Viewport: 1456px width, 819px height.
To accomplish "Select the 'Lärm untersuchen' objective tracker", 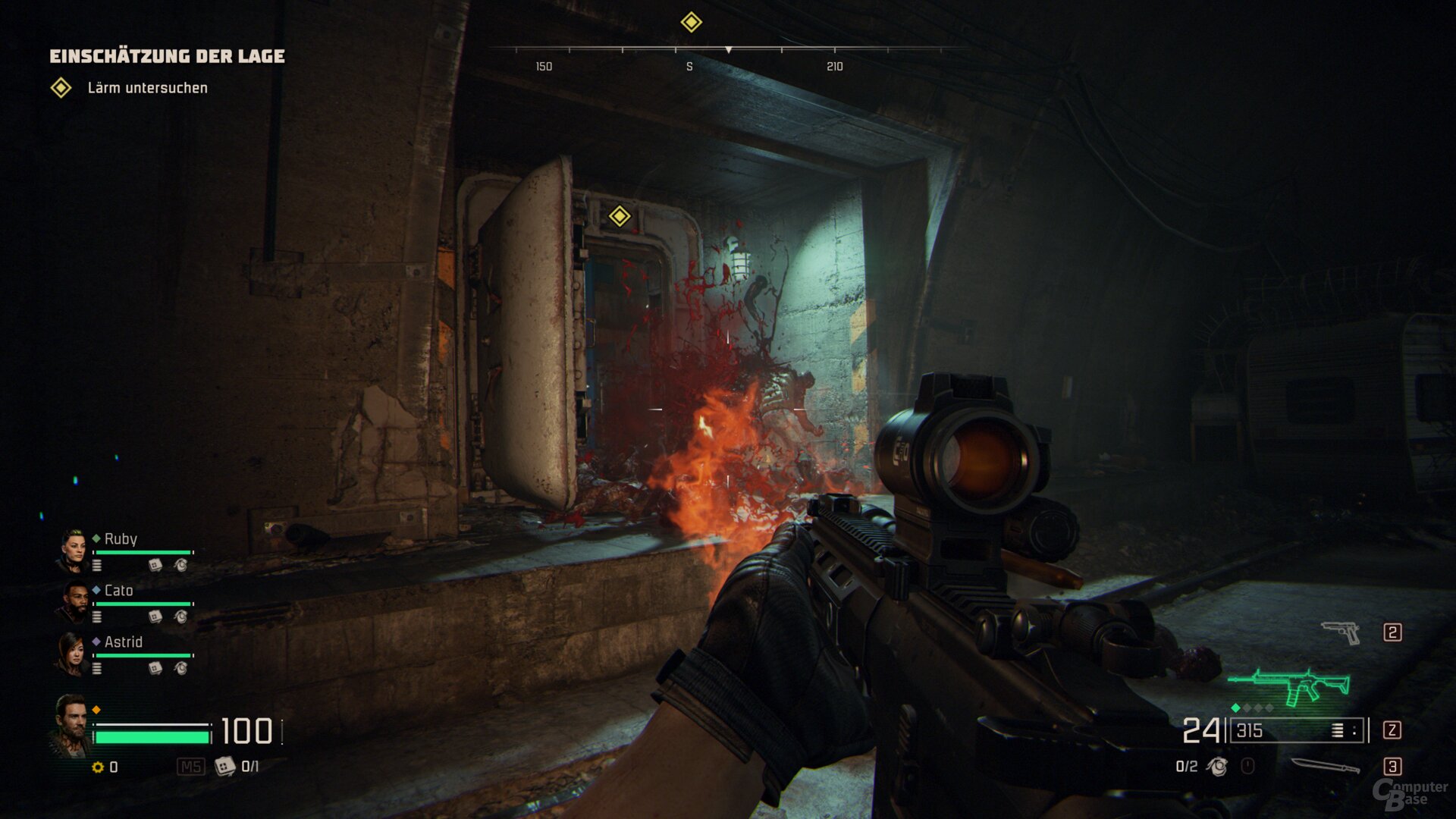I will click(x=147, y=88).
